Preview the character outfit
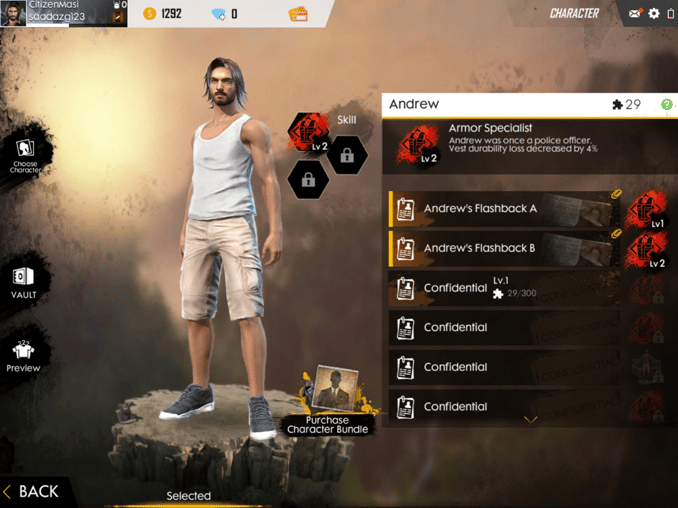This screenshot has width=678, height=508. (23, 354)
